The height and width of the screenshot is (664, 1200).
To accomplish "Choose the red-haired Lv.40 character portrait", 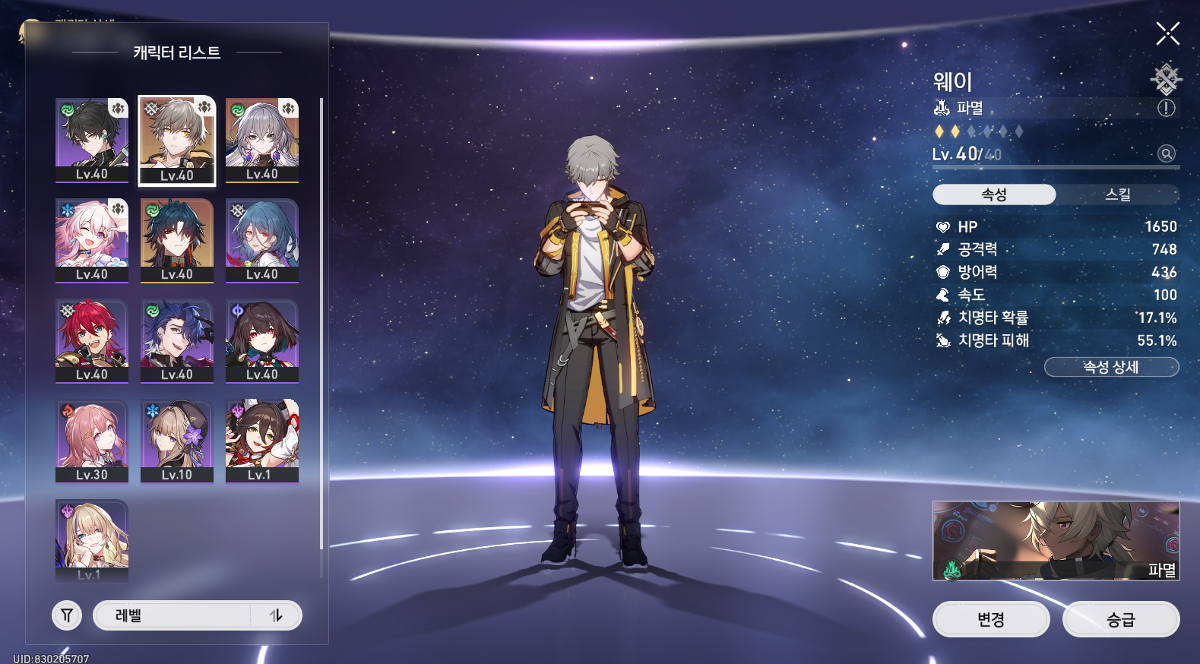I will click(91, 340).
